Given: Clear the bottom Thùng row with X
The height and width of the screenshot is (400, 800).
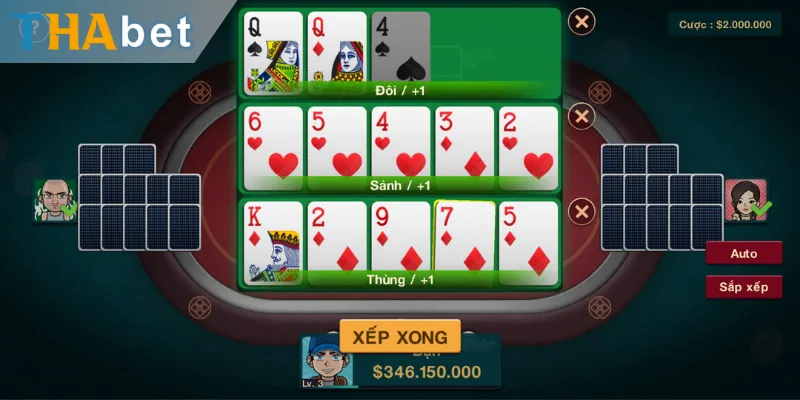Looking at the screenshot, I should (581, 211).
